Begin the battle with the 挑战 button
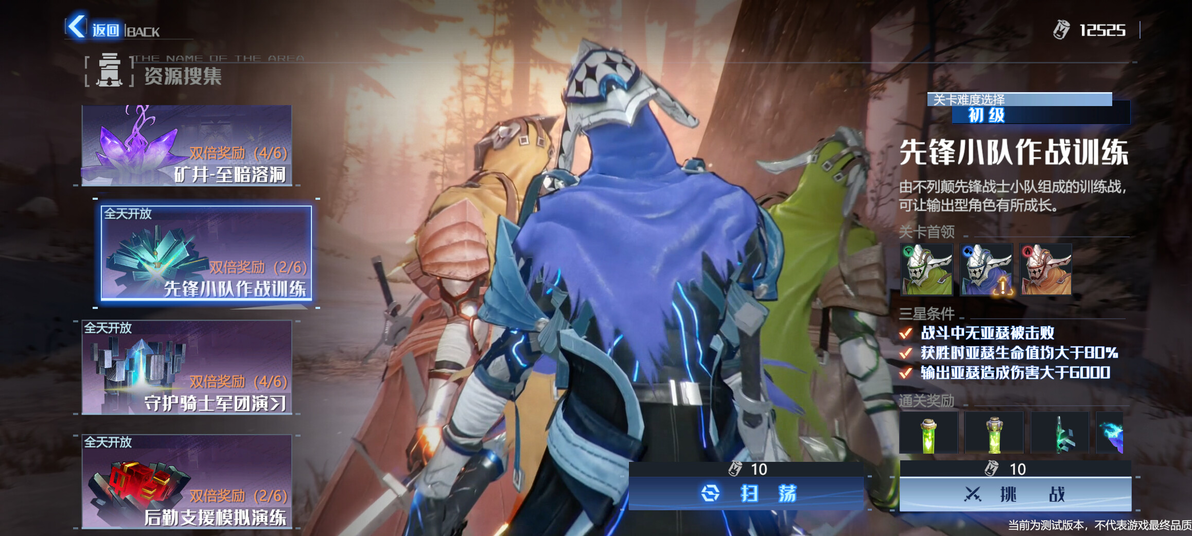 (x=1015, y=493)
